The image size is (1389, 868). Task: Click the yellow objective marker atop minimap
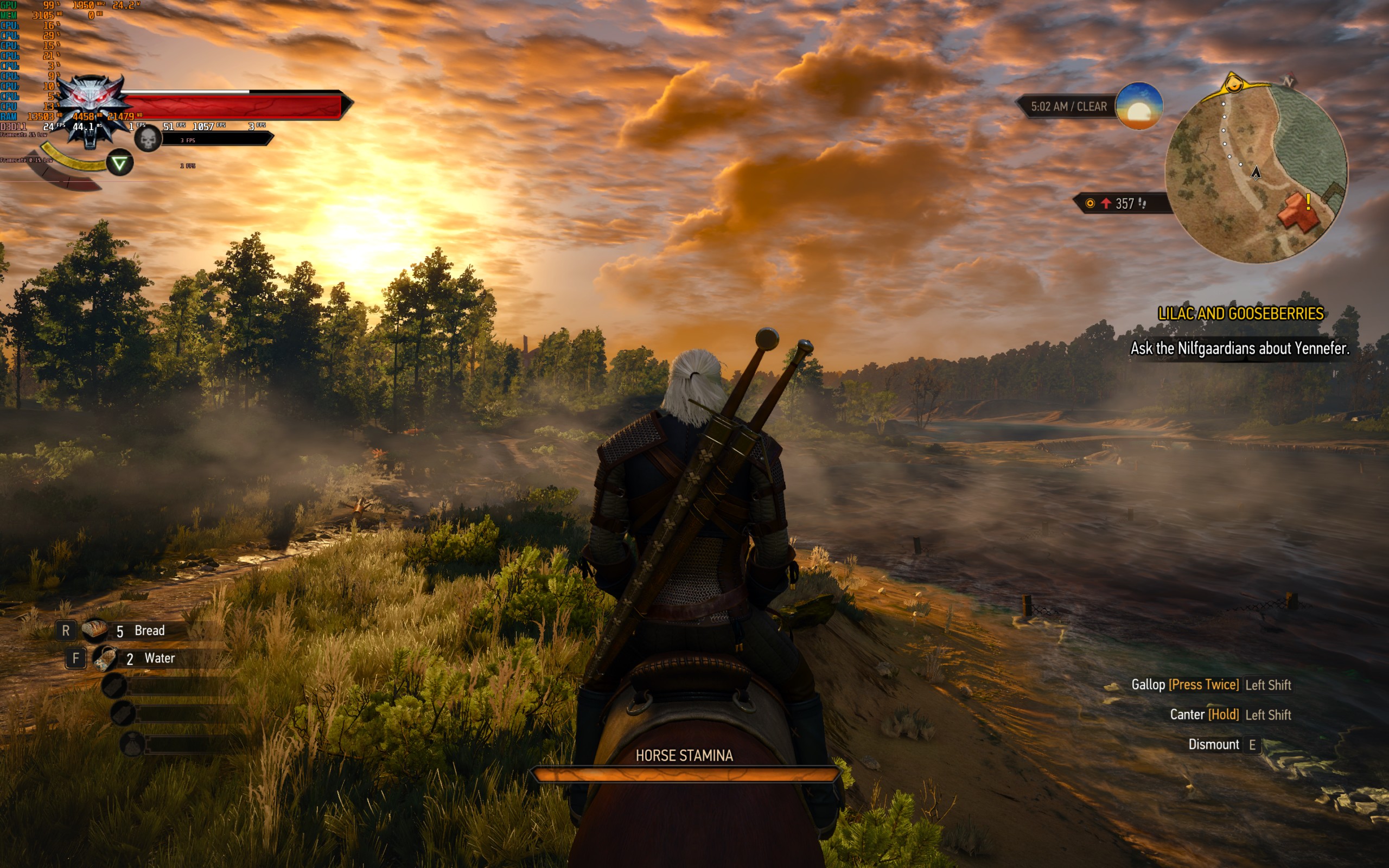tap(1233, 86)
